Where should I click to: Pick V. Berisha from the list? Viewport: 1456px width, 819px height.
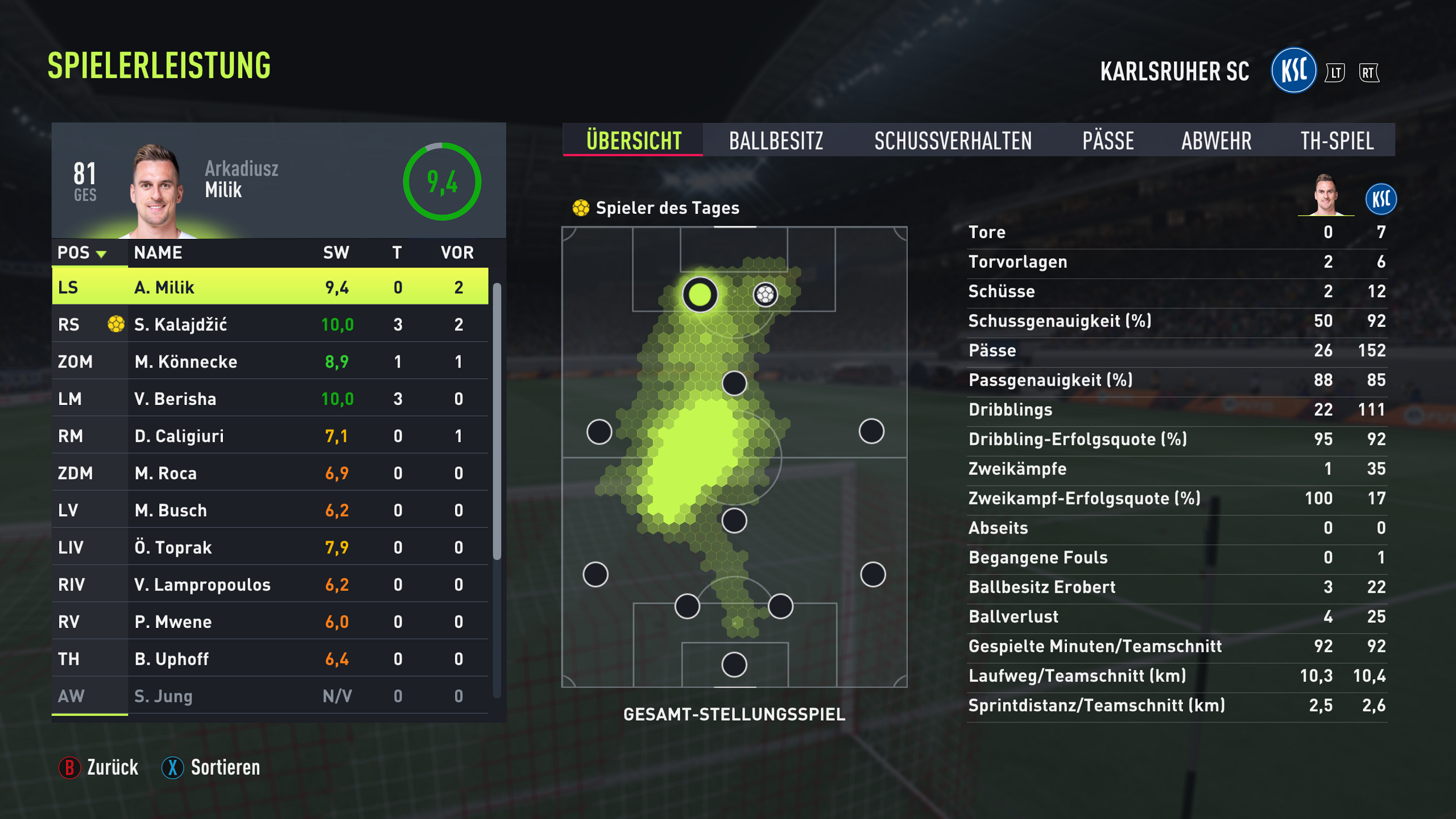(270, 399)
